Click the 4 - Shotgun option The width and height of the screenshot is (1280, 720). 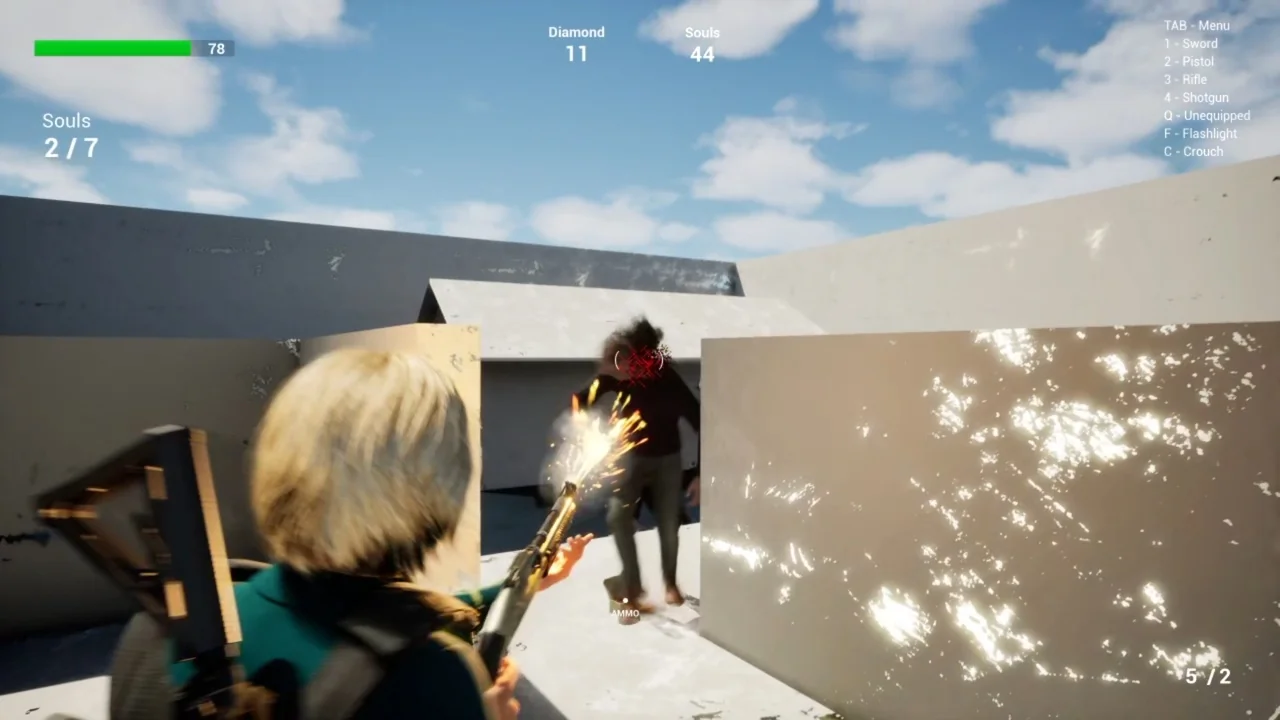point(1196,97)
